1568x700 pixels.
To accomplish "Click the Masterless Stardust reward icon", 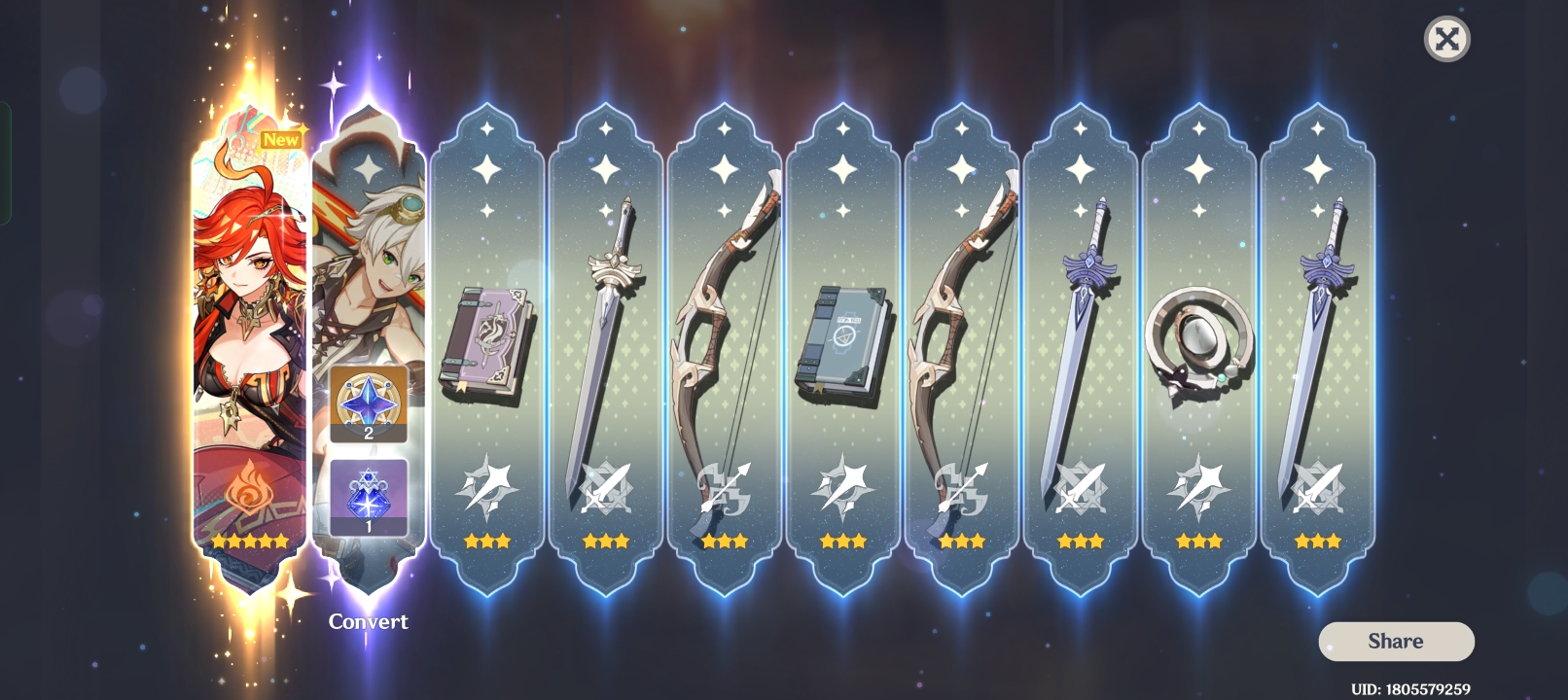I will (x=368, y=496).
